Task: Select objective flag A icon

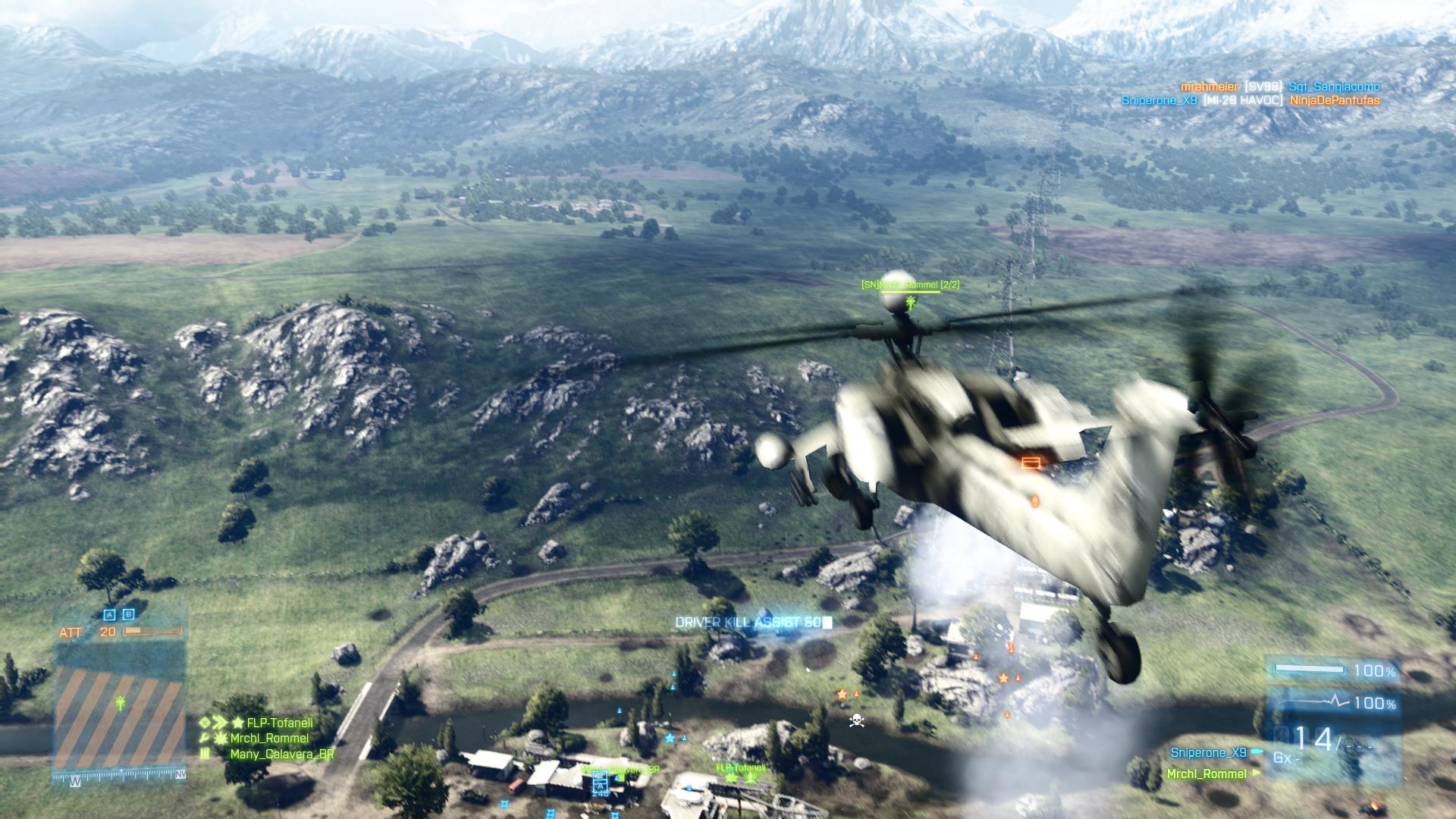Action: click(x=109, y=615)
